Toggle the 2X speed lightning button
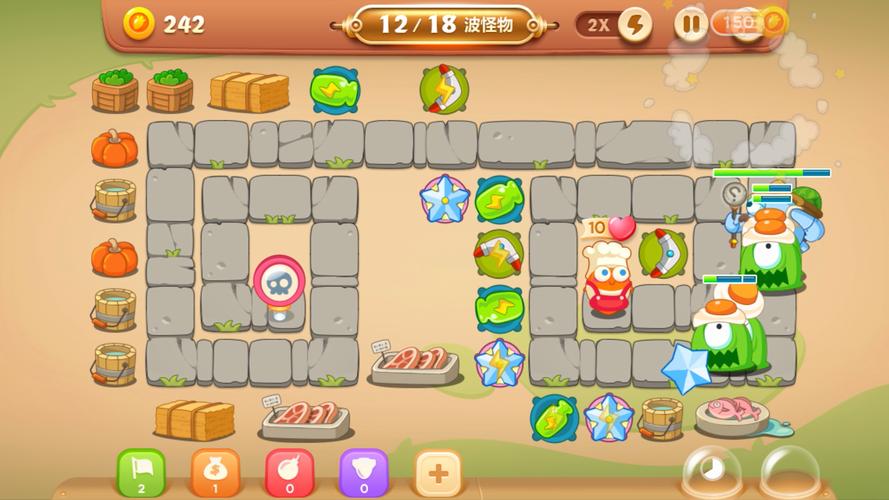The height and width of the screenshot is (500, 889). [x=634, y=24]
